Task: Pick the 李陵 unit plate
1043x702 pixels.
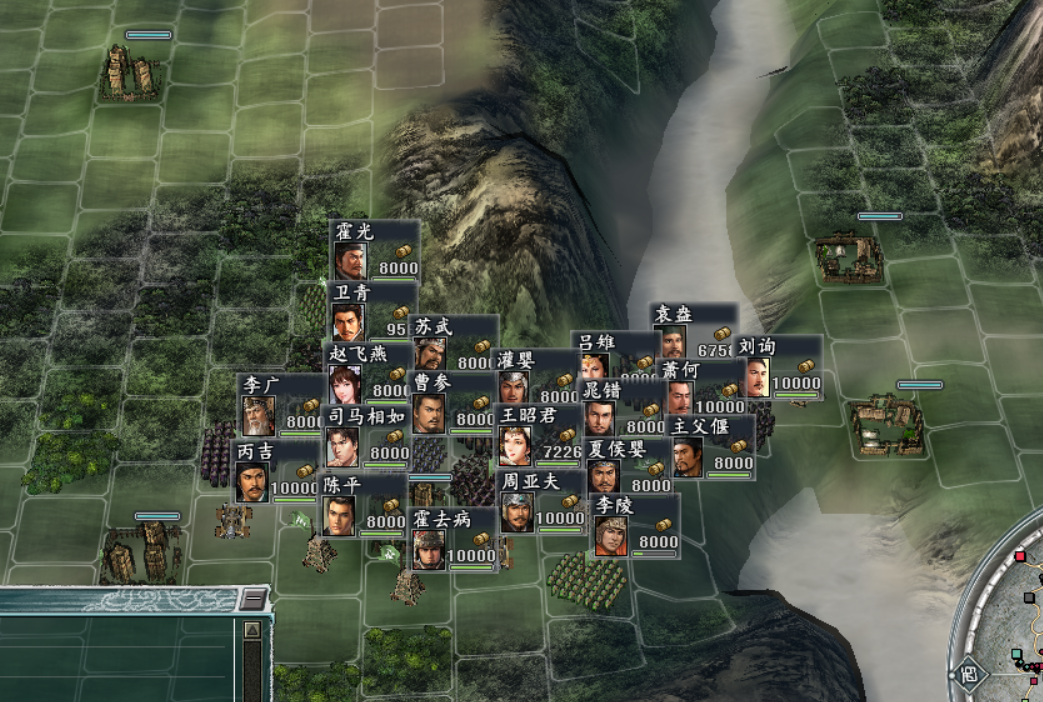Action: coord(634,525)
